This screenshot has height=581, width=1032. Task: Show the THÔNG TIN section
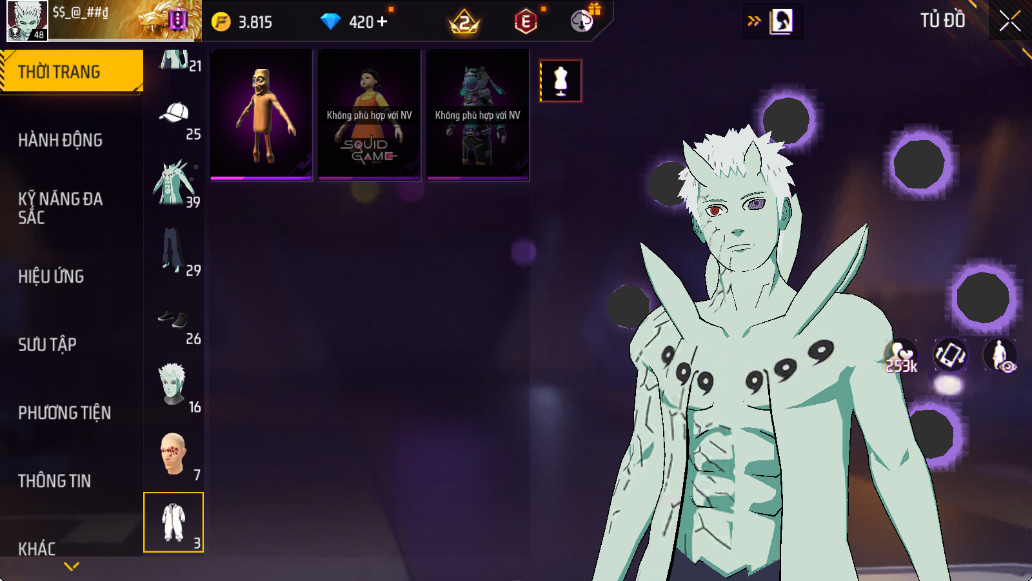(55, 481)
